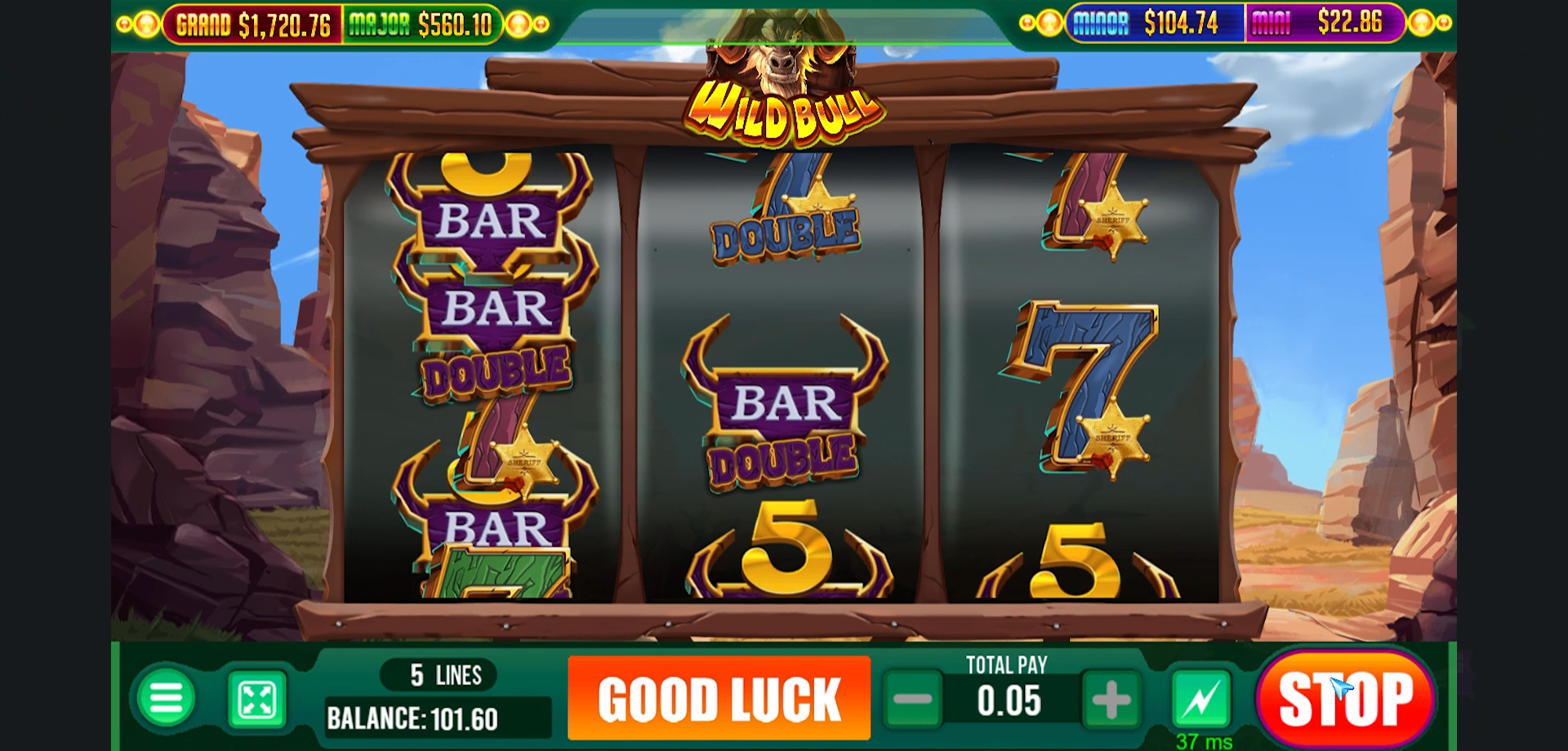Click the small coin beside MINOR jackpot

point(1048,23)
